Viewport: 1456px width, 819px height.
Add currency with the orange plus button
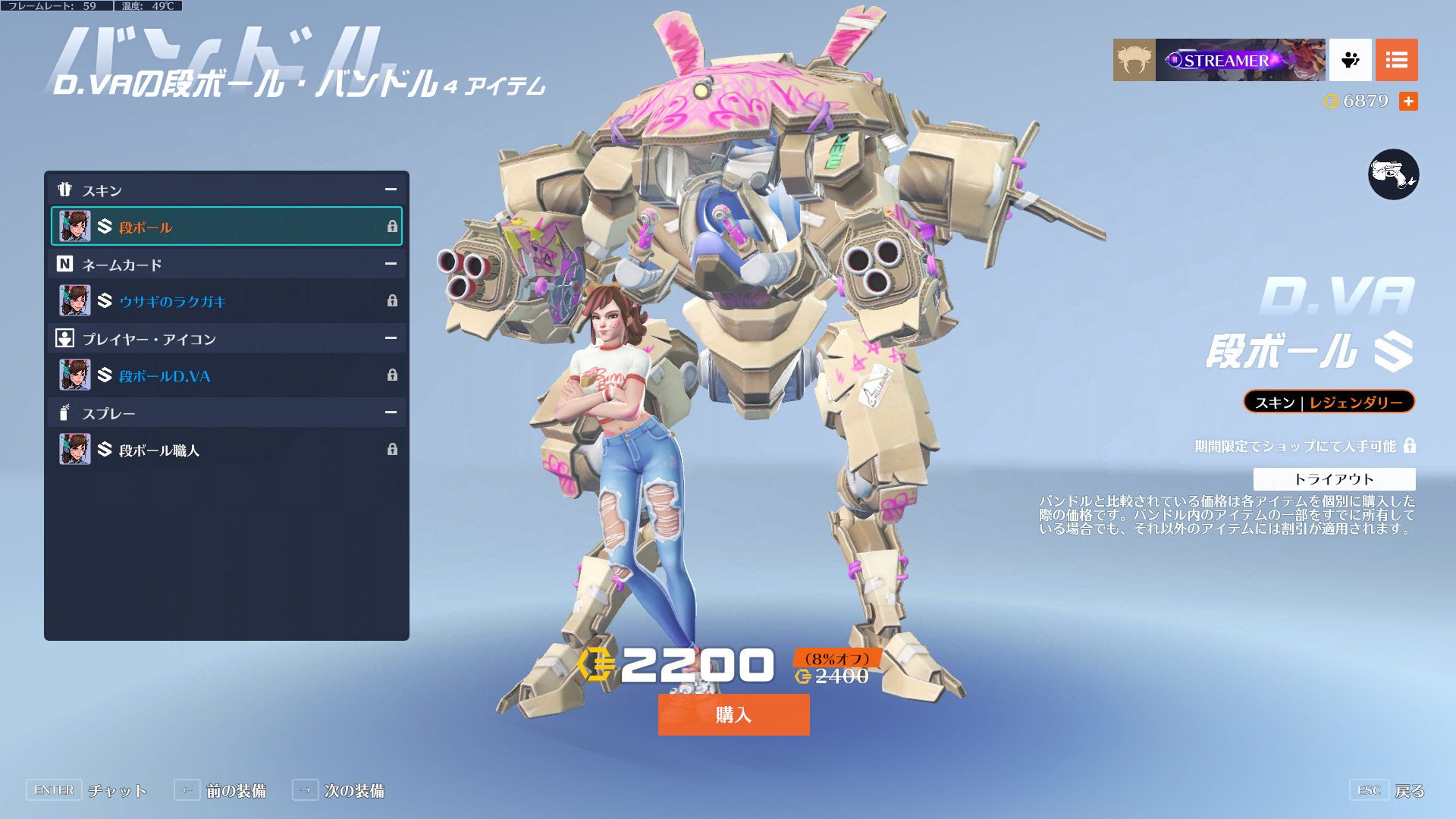point(1408,101)
